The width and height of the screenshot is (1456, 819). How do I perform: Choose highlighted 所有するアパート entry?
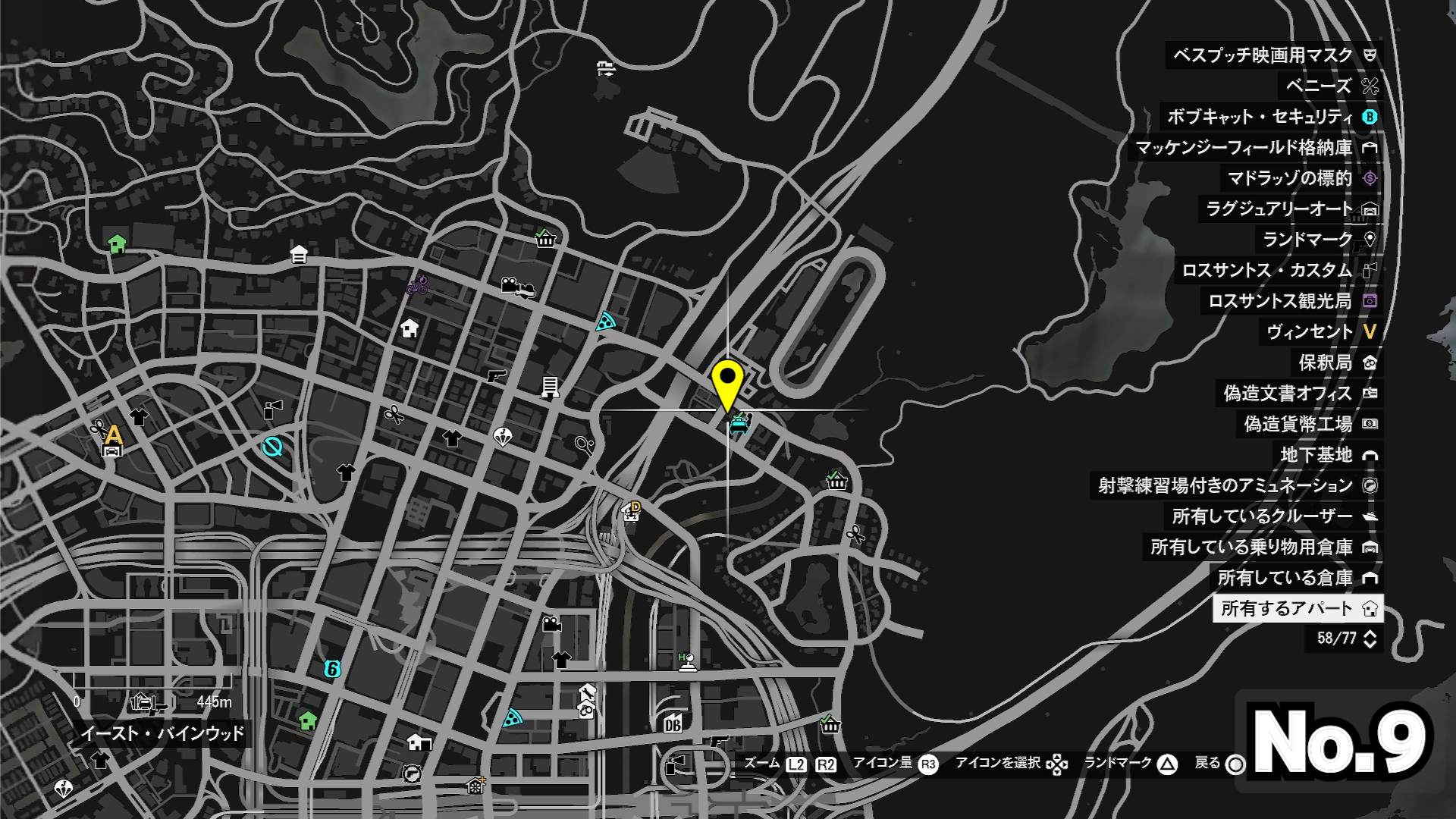(x=1287, y=608)
